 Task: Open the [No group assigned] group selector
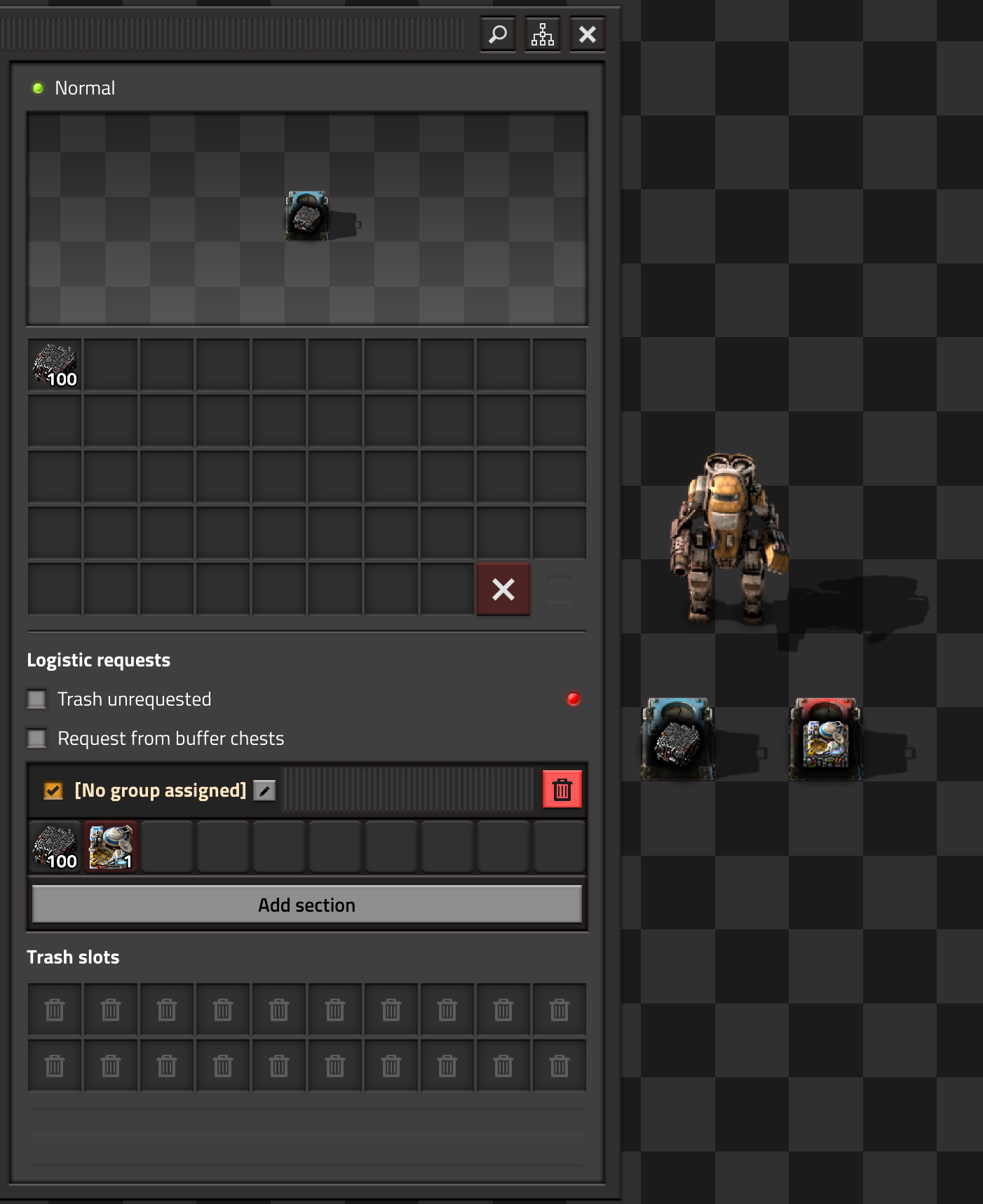point(160,790)
